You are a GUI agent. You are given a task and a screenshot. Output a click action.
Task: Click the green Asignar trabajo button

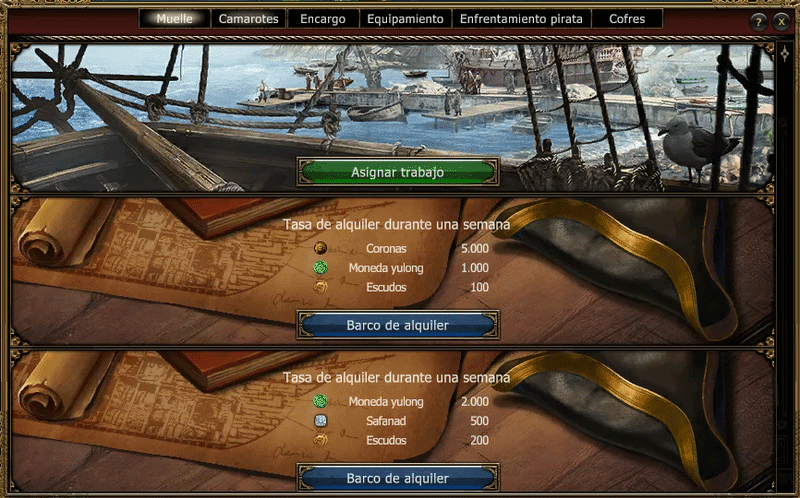pos(397,172)
